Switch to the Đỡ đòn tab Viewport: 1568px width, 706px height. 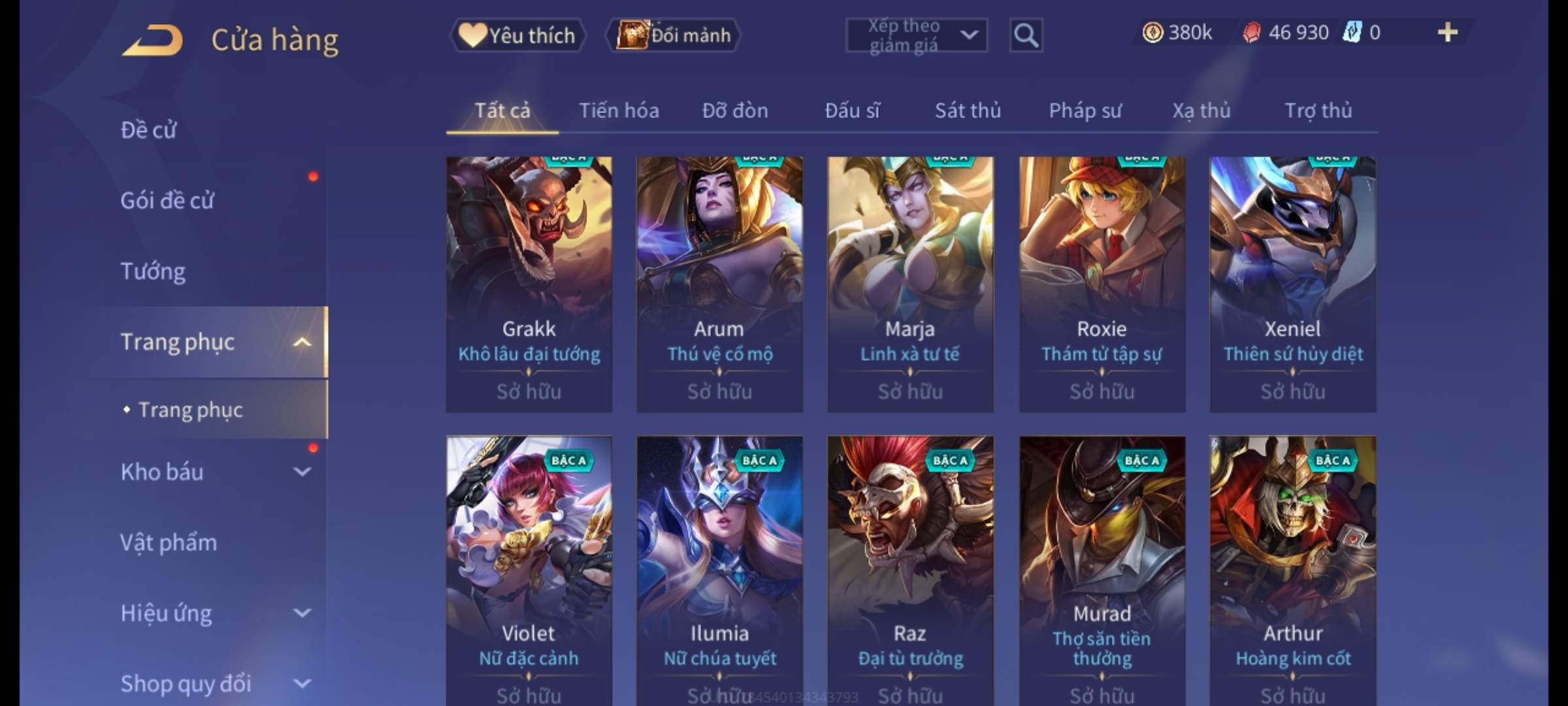735,110
